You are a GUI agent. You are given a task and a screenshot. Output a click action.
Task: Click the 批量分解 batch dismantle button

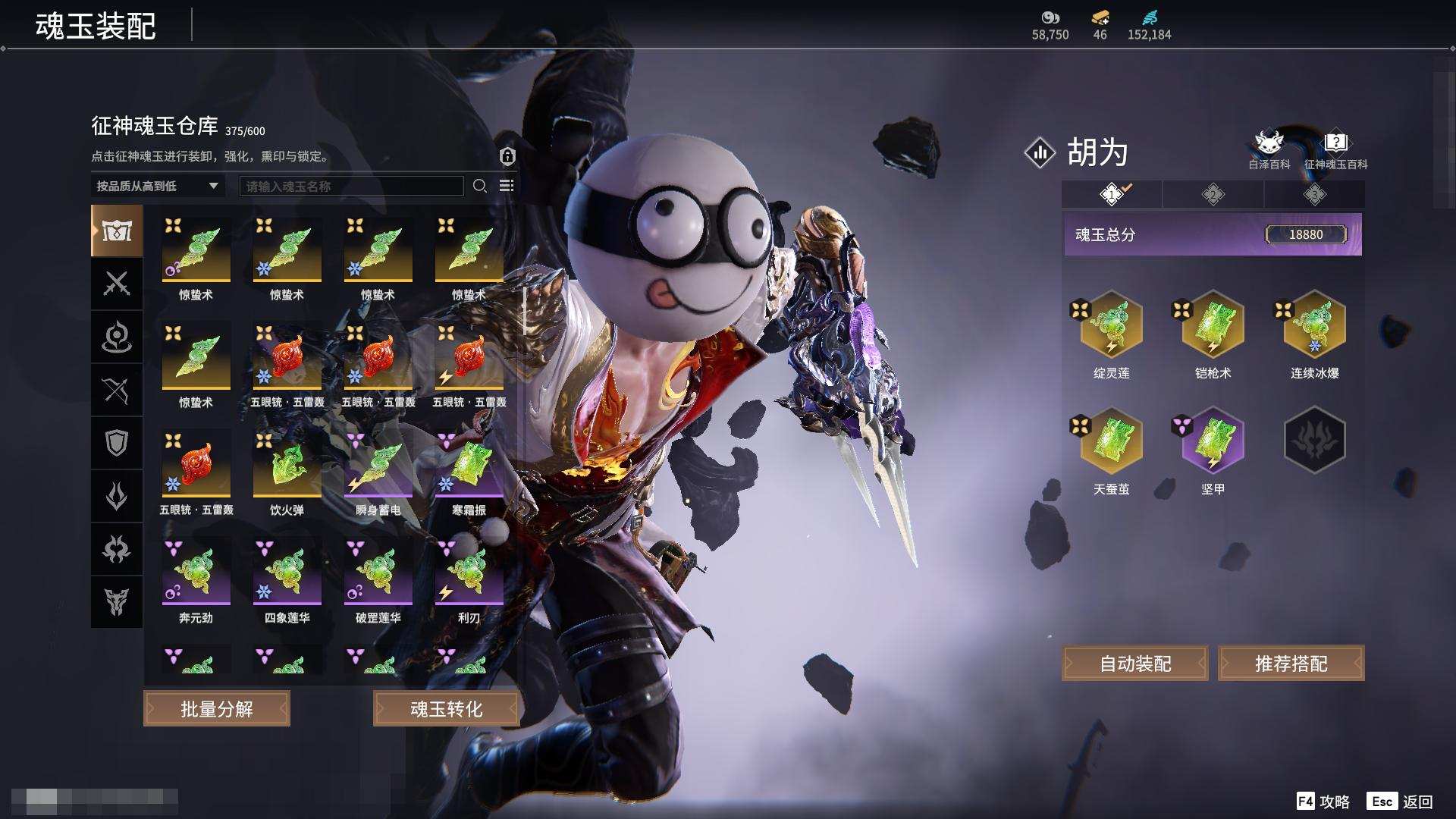tap(217, 708)
